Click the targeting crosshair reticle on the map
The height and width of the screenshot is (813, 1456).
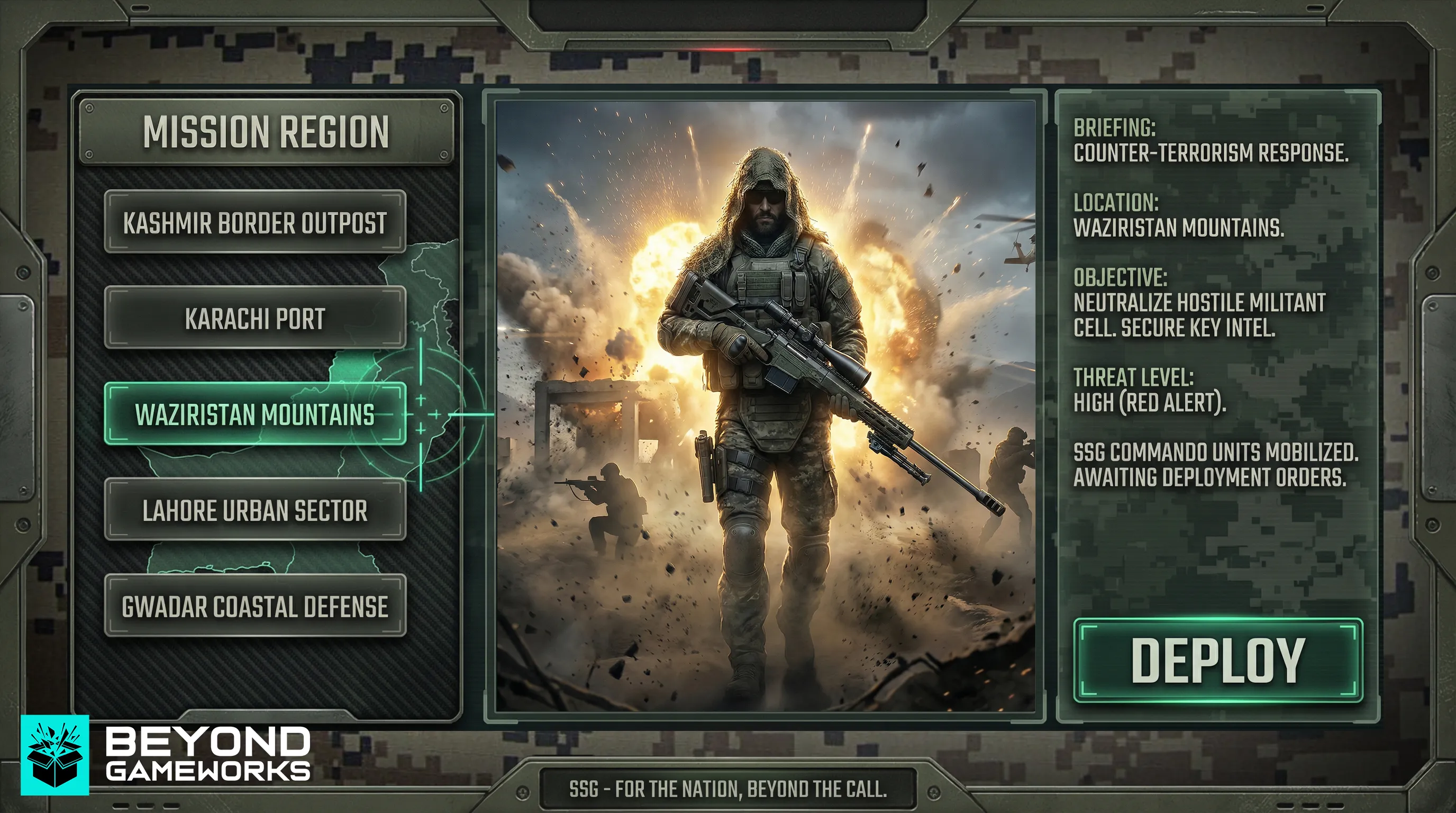(421, 416)
